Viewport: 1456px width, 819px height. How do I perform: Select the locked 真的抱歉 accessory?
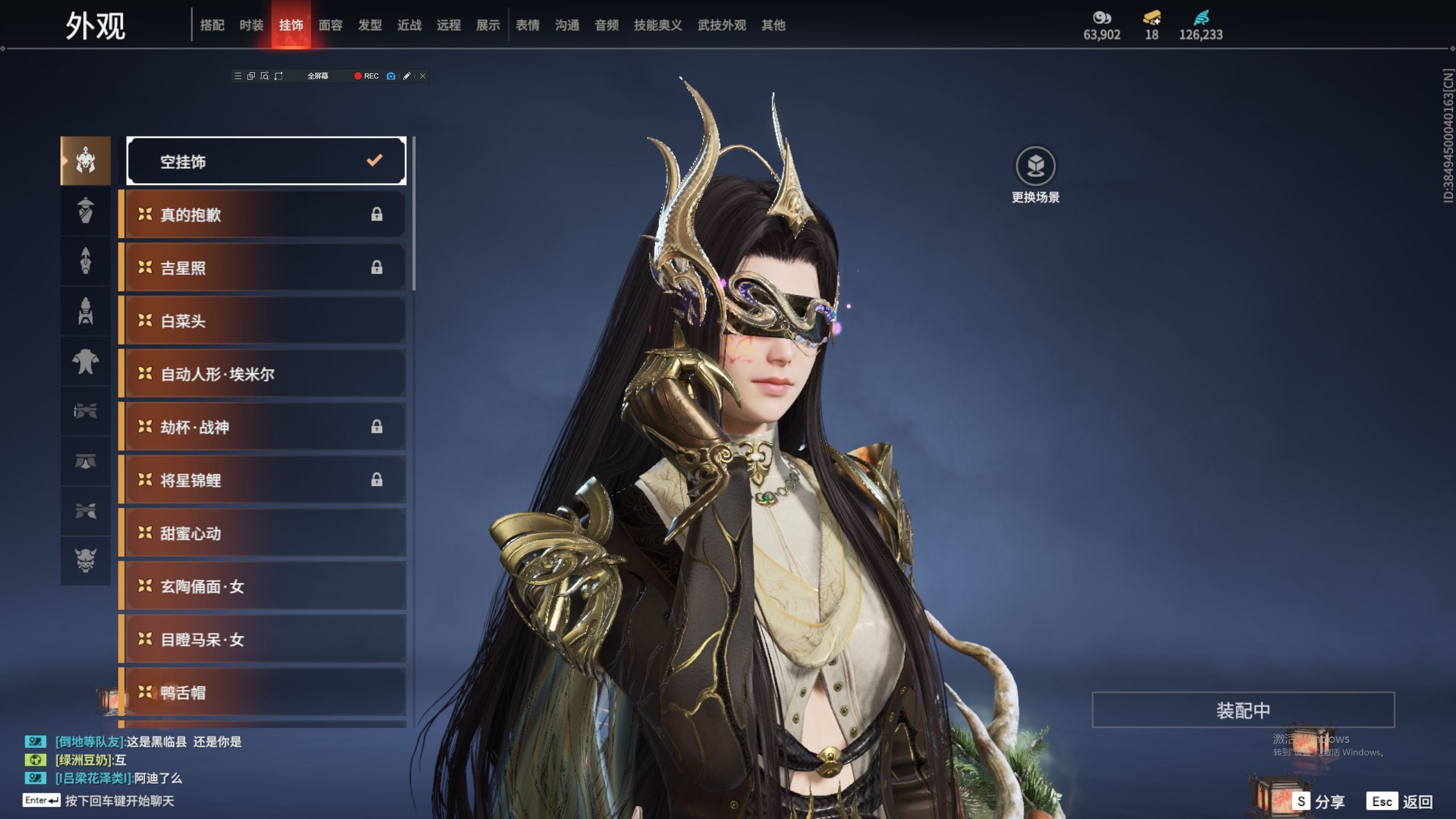pos(265,214)
